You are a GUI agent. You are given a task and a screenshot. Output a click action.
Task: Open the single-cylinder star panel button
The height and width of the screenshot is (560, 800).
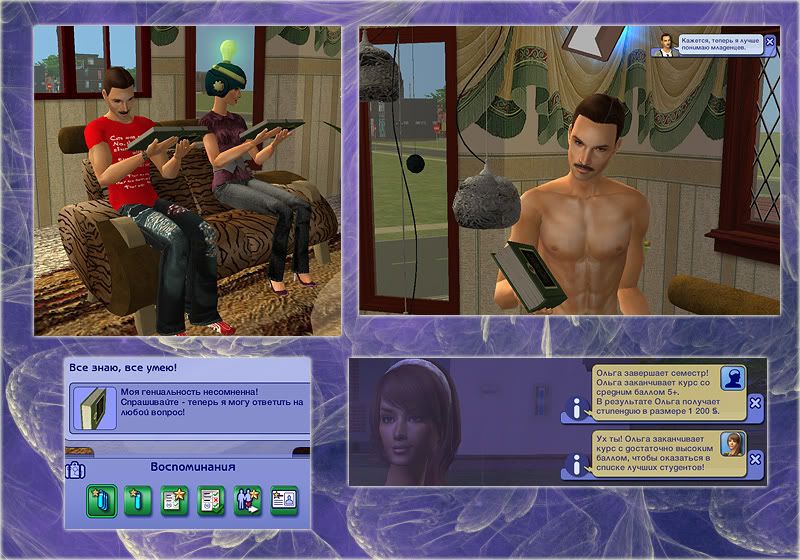coord(137,500)
